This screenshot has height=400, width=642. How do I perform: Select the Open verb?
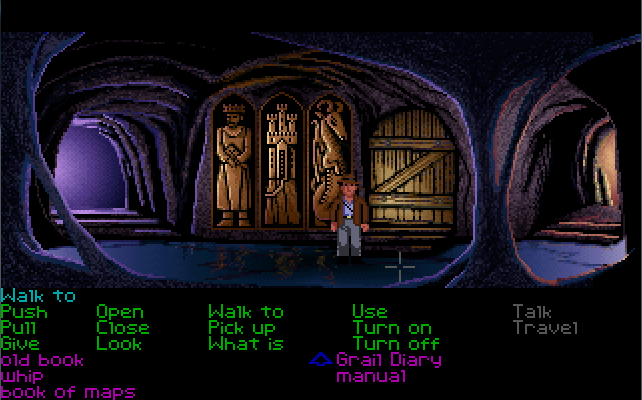point(120,312)
